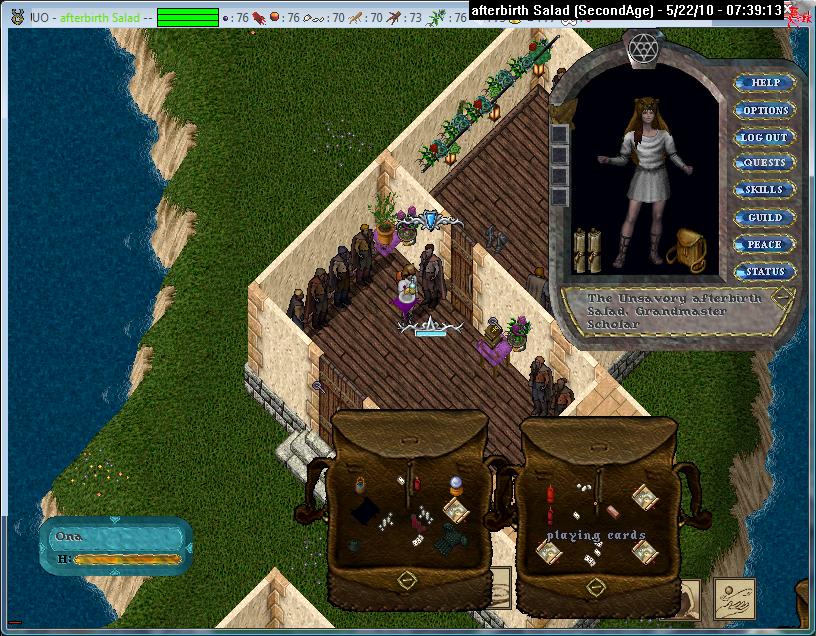The height and width of the screenshot is (636, 816).
Task: Open the Help menu on paperdoll
Action: [x=765, y=83]
